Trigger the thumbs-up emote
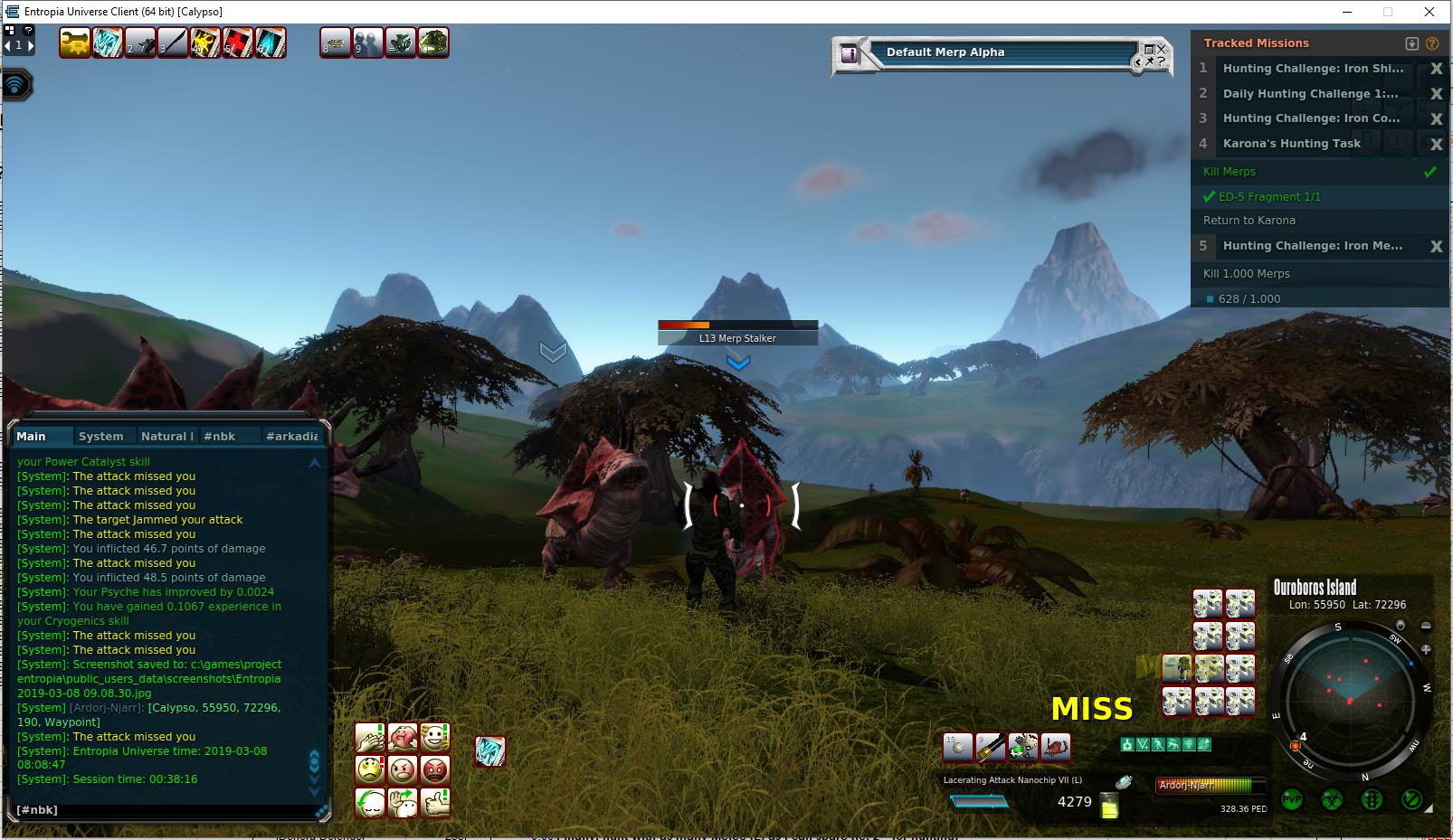This screenshot has height=840, width=1453. pos(435,802)
